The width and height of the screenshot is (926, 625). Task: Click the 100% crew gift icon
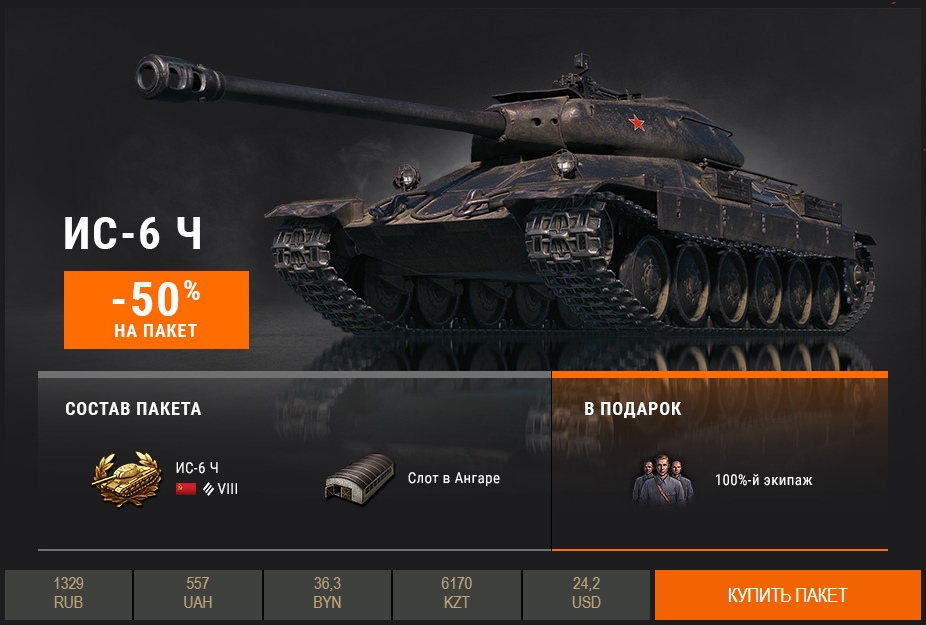coord(663,479)
